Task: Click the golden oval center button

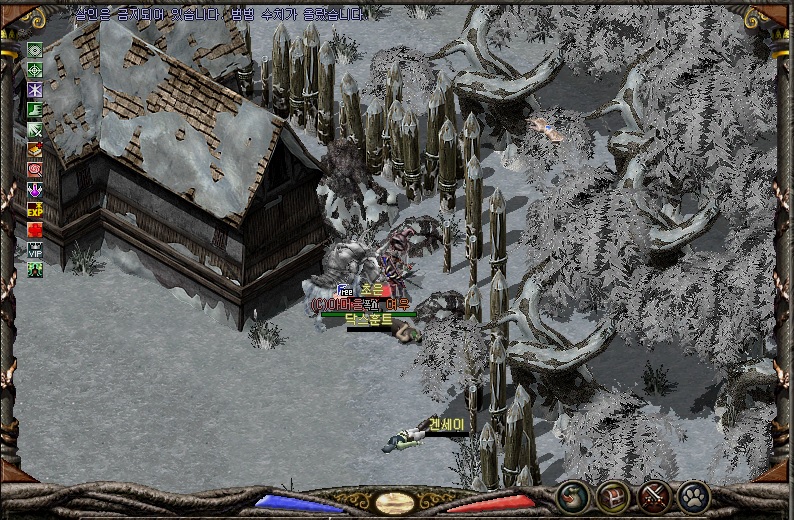Action: pos(396,503)
